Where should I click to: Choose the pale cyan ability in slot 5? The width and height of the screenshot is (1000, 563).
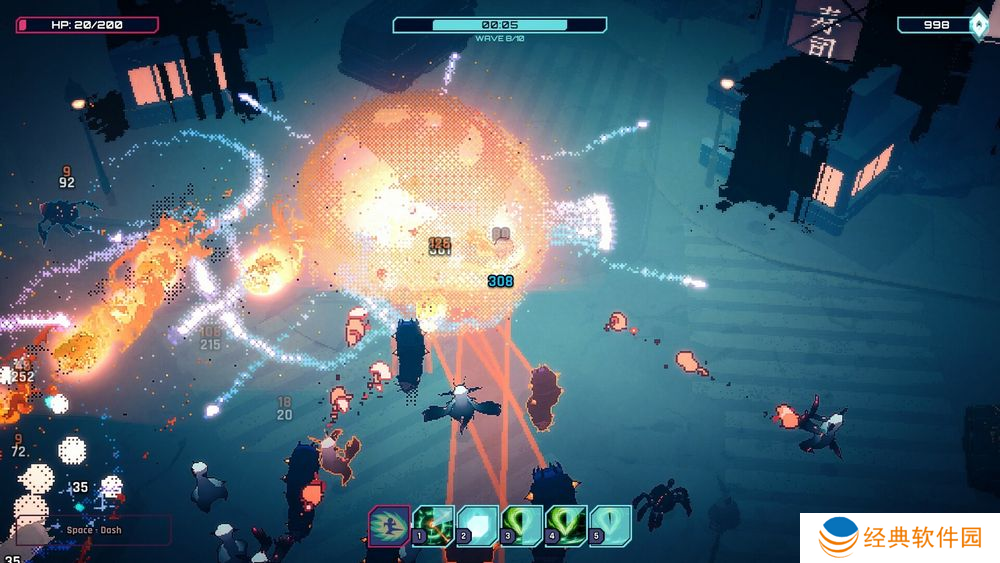pos(610,525)
